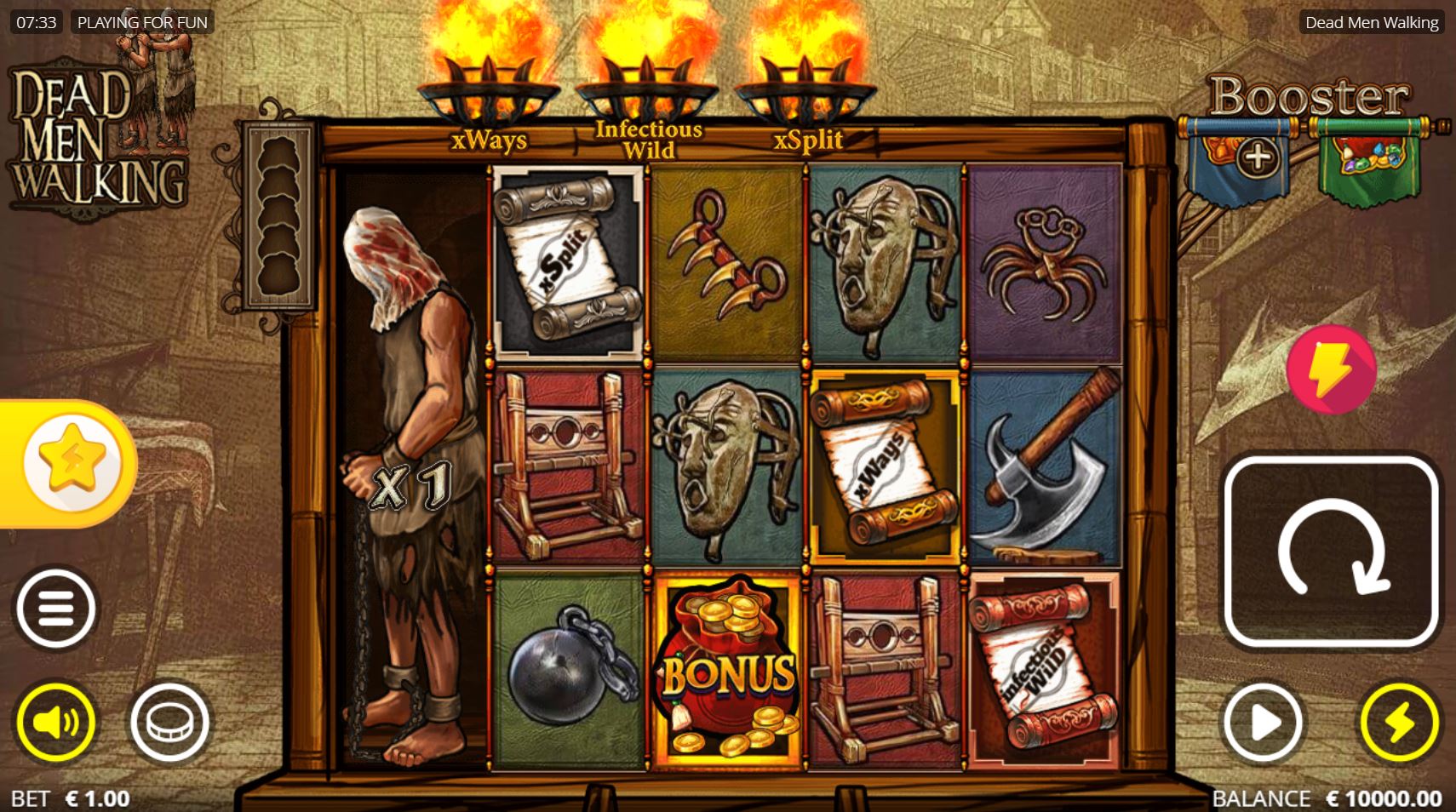This screenshot has width=1456, height=812.
Task: Select the PLAYING FOR FUN mode label
Action: (x=141, y=21)
